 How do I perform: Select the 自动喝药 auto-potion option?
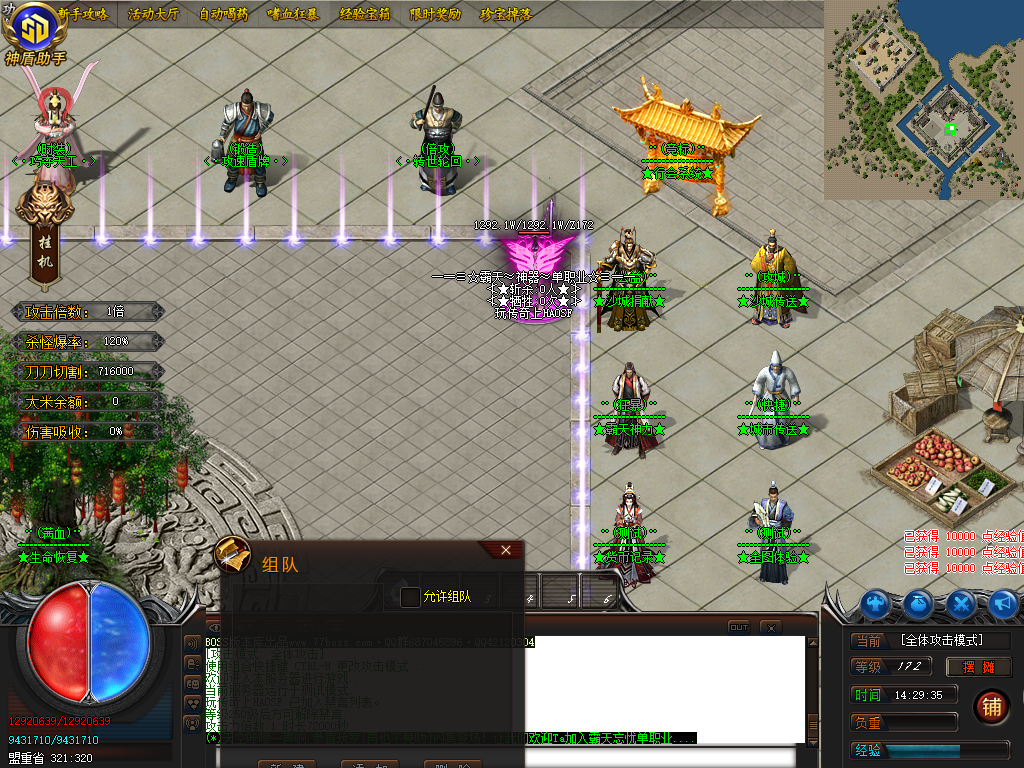[x=224, y=14]
